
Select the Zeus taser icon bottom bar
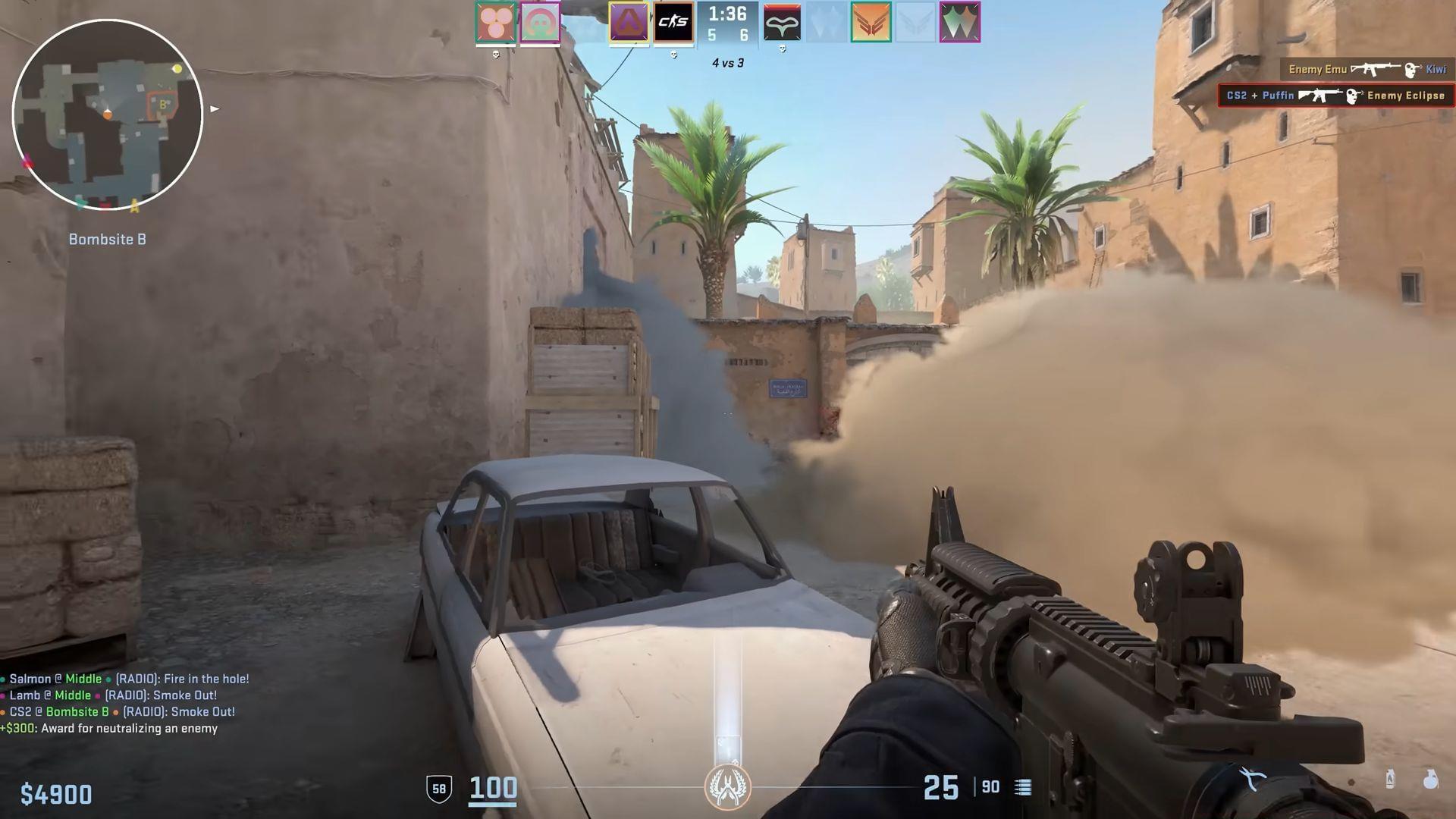[1251, 778]
